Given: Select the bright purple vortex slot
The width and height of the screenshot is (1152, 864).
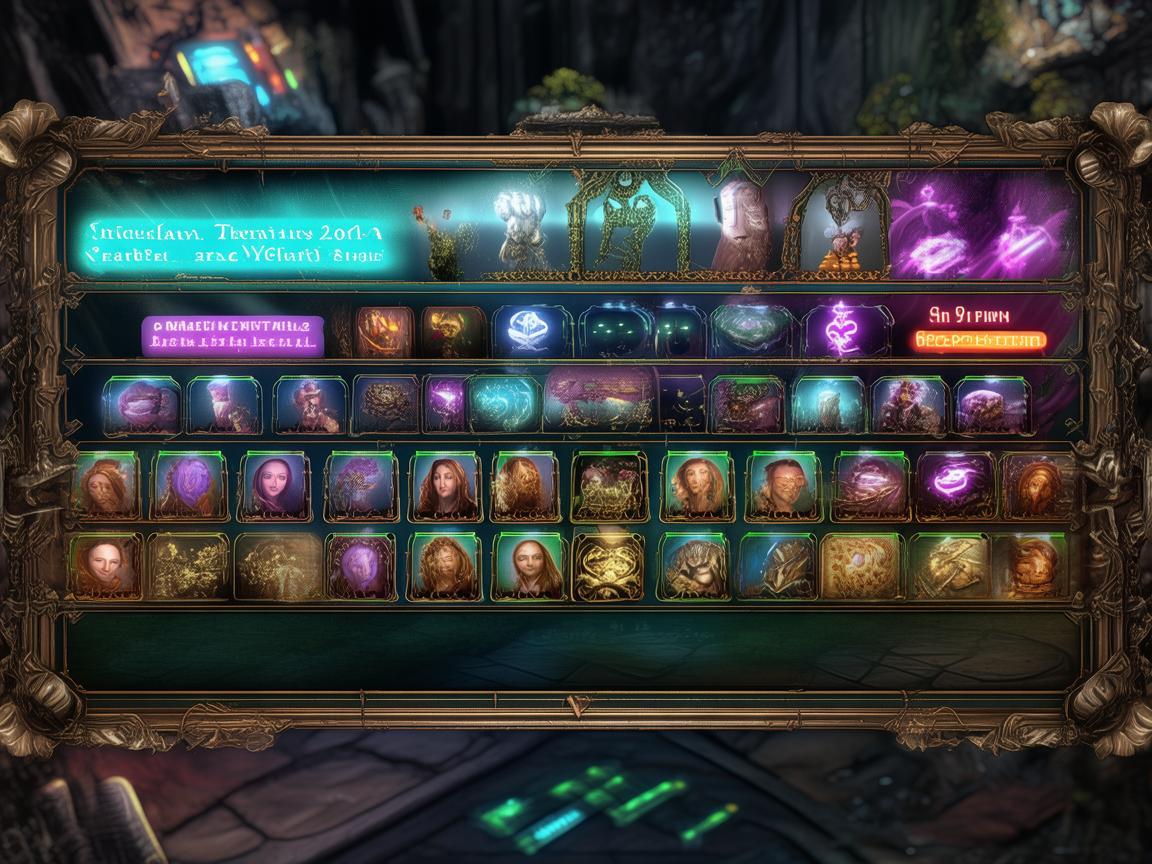Looking at the screenshot, I should [954, 485].
